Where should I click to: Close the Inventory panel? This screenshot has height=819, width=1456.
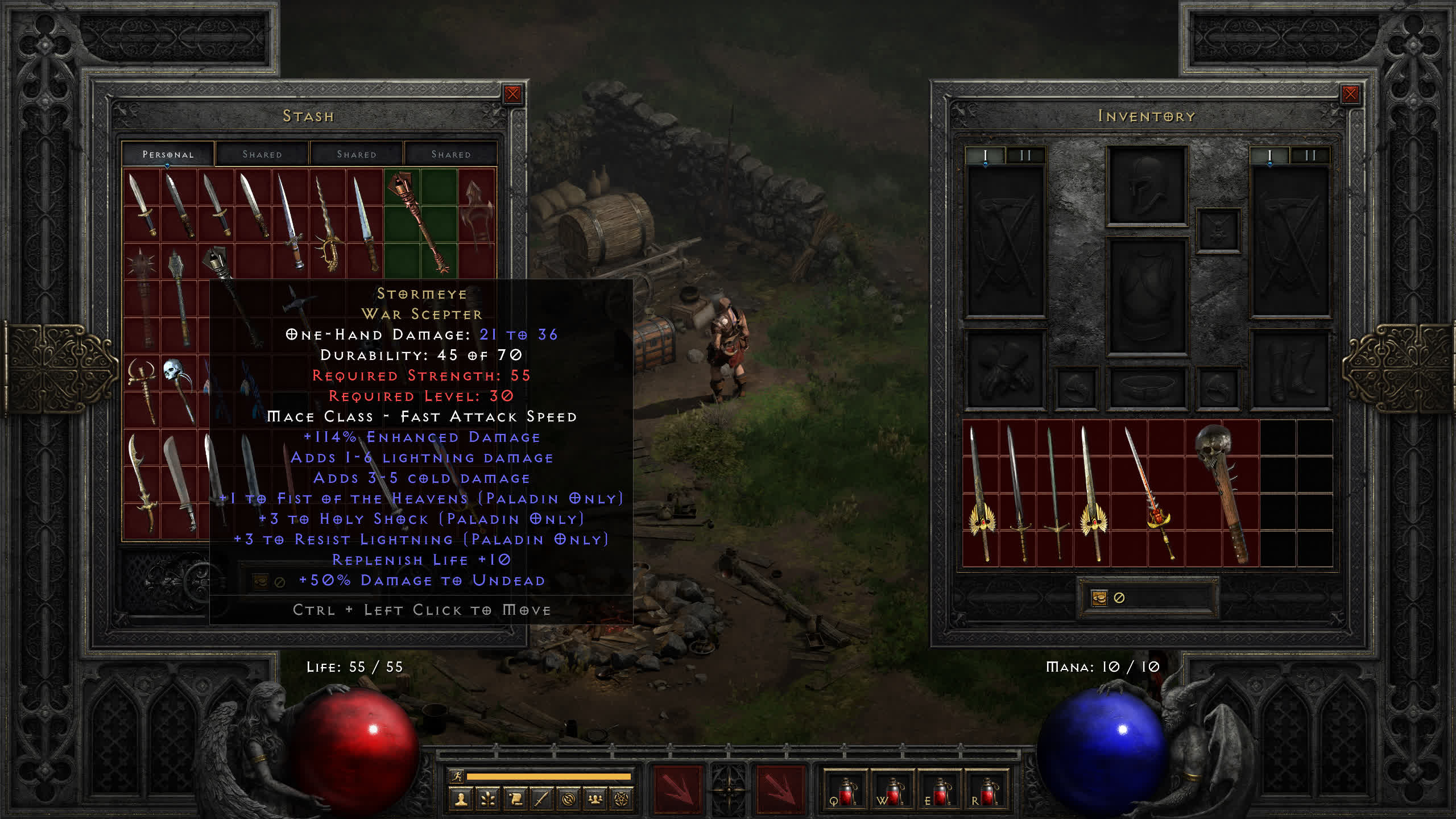[1350, 94]
